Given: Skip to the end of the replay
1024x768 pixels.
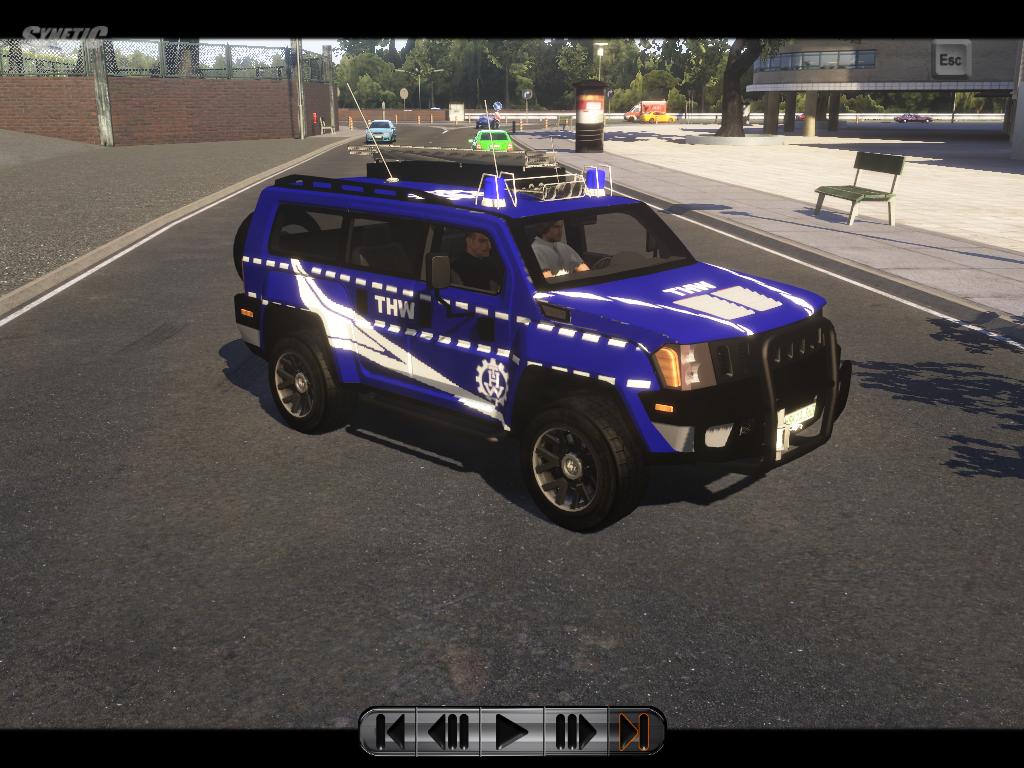Looking at the screenshot, I should pos(634,732).
